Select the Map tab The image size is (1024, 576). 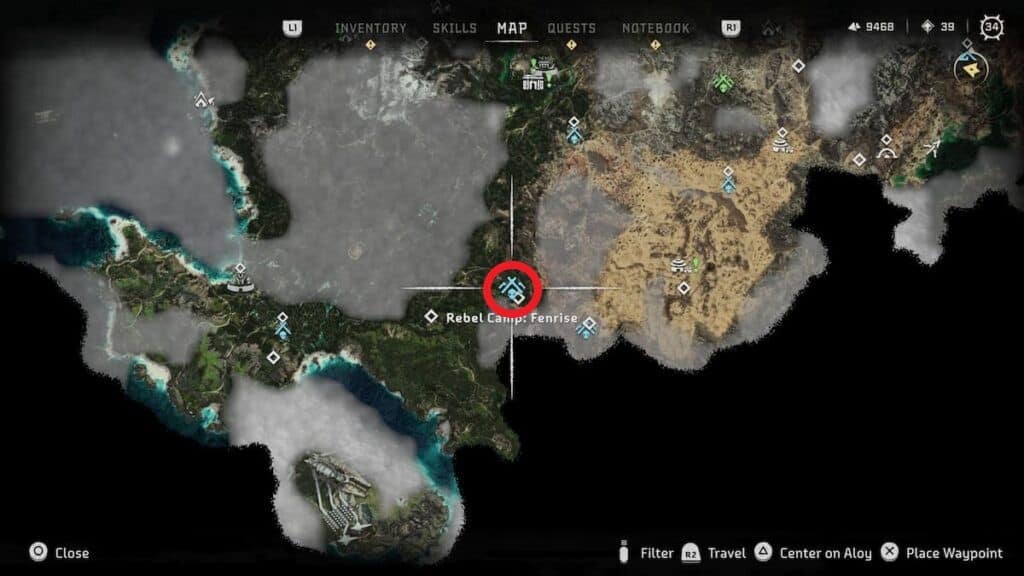tap(512, 28)
